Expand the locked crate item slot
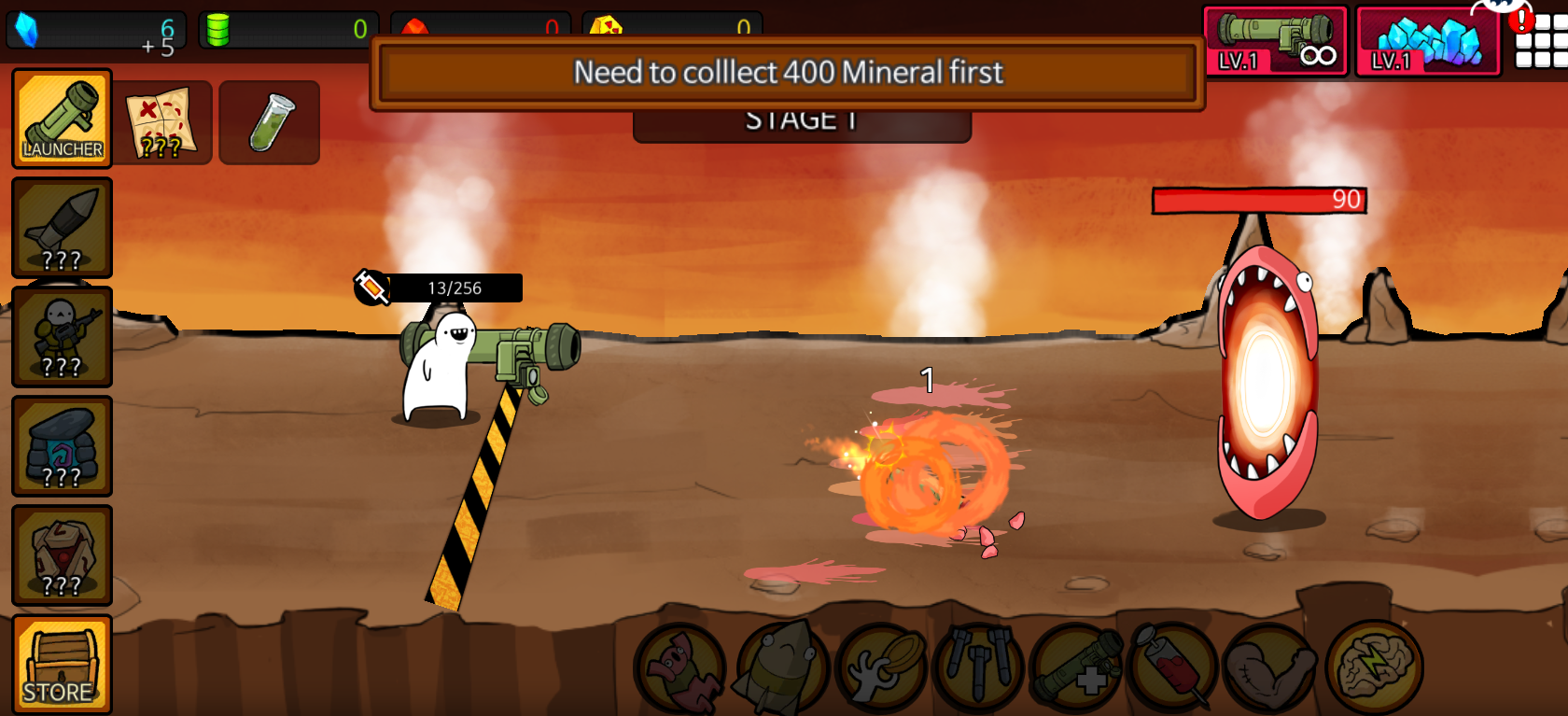Screen dimensions: 1568x716 (x=62, y=557)
